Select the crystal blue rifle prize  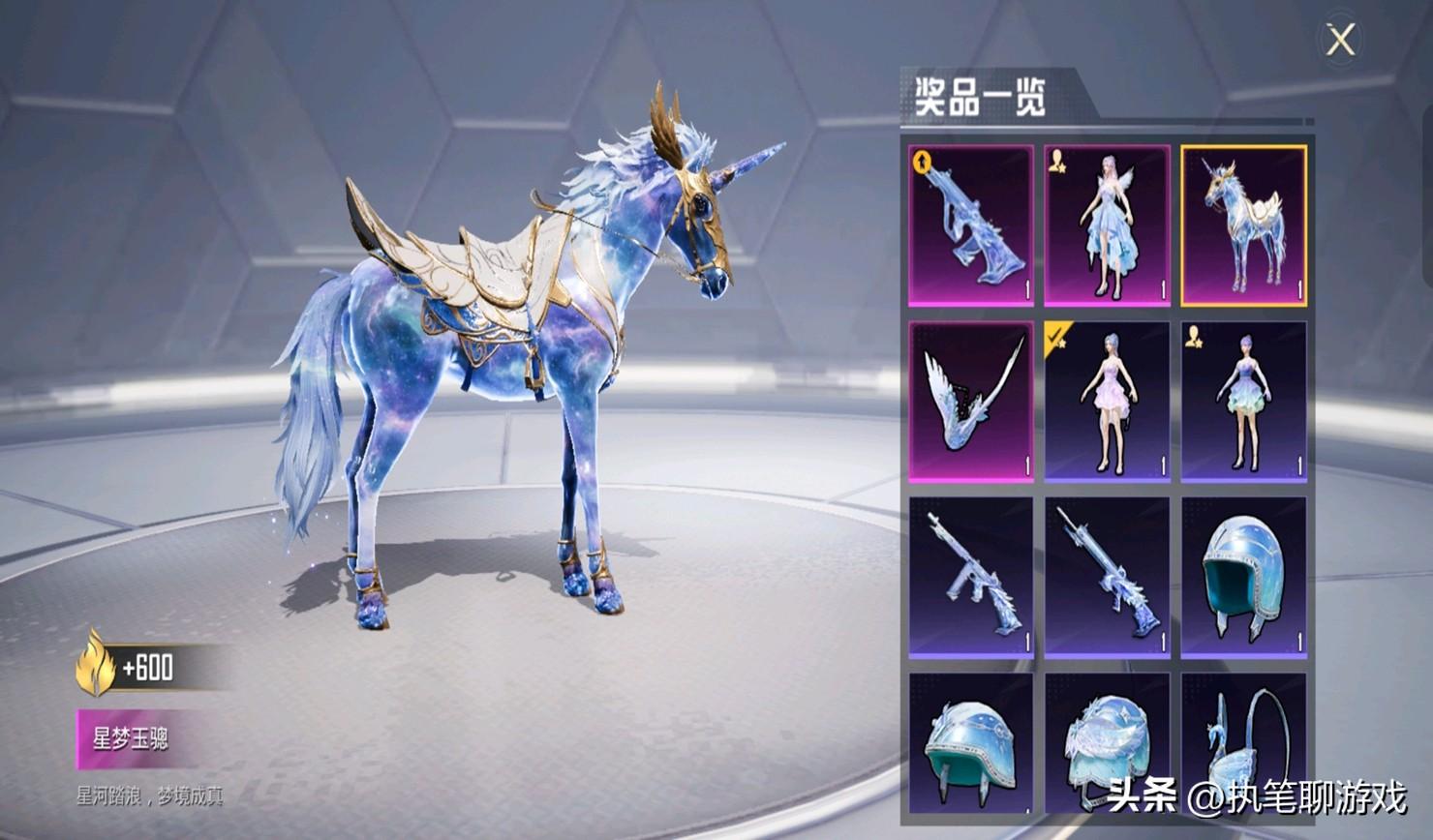tap(971, 225)
